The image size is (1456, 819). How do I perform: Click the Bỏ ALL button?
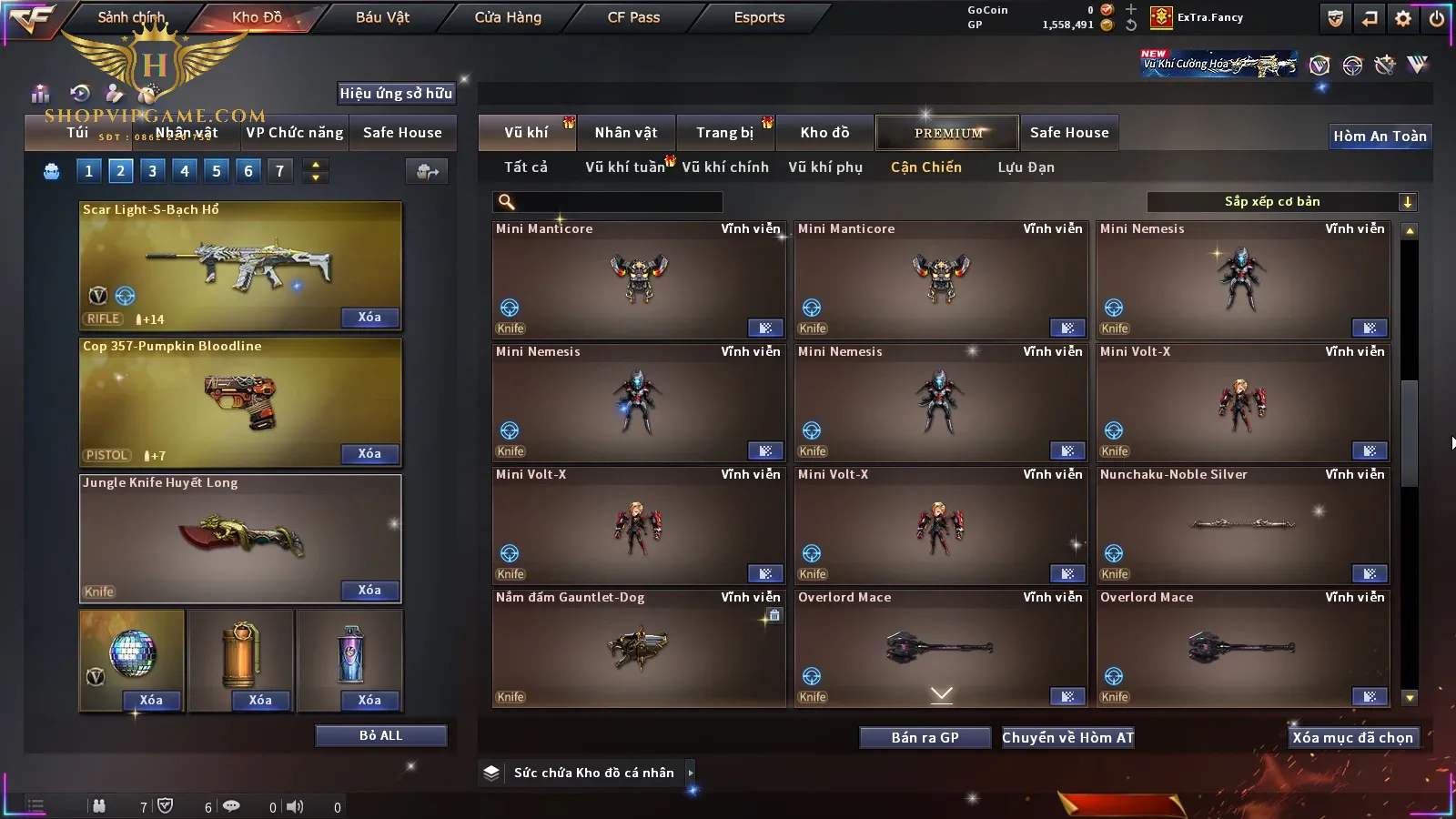coord(380,735)
